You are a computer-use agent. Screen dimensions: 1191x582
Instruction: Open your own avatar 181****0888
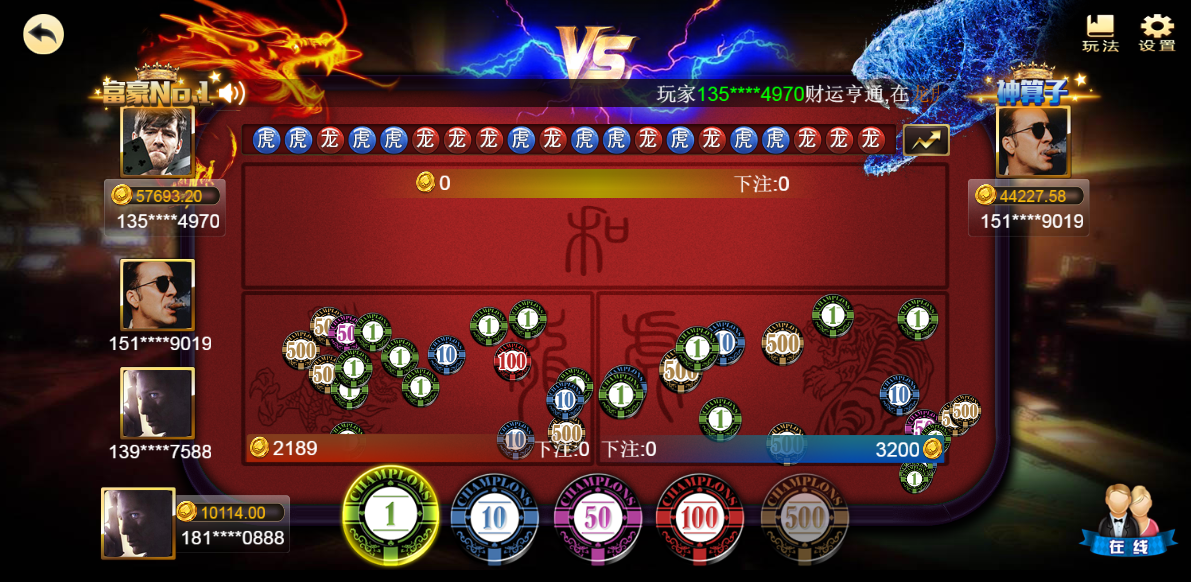138,523
